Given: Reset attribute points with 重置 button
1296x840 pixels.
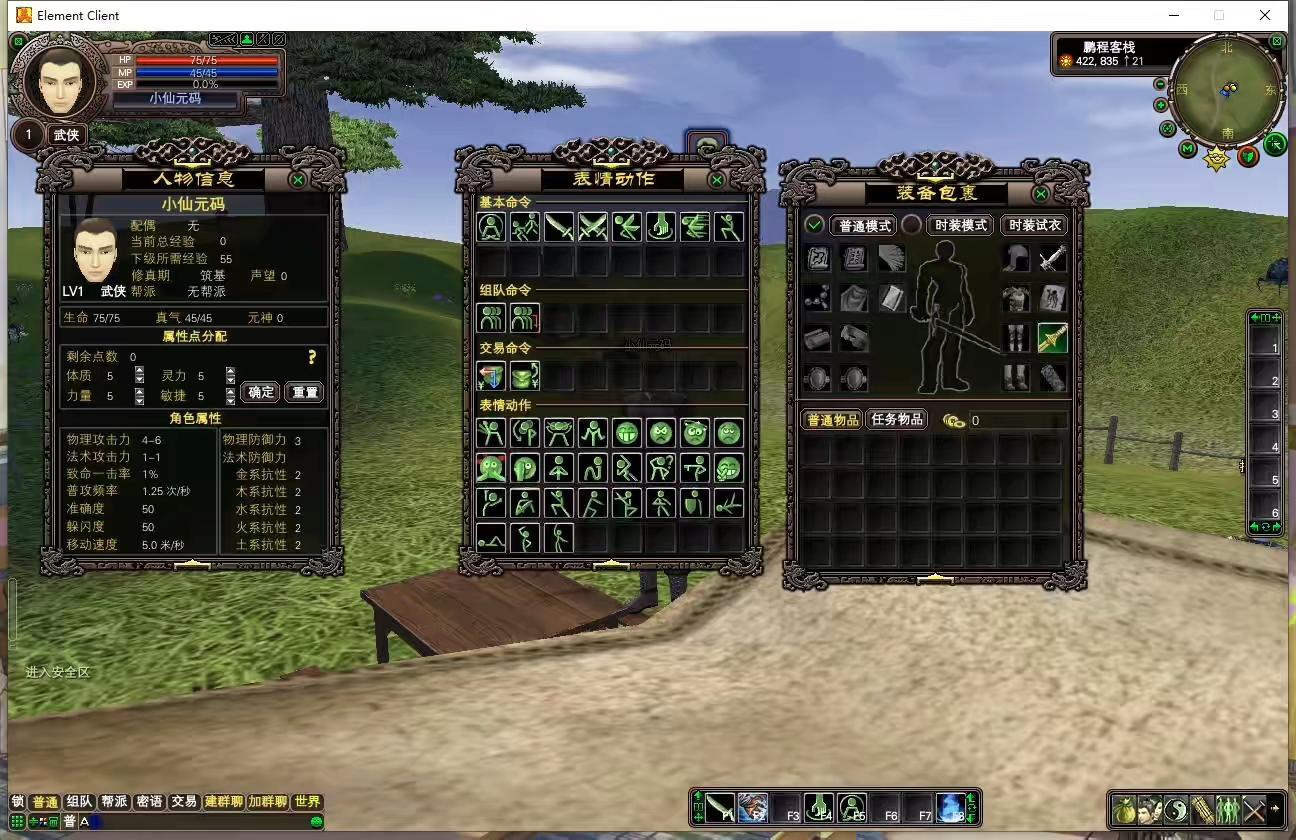Looking at the screenshot, I should point(304,392).
